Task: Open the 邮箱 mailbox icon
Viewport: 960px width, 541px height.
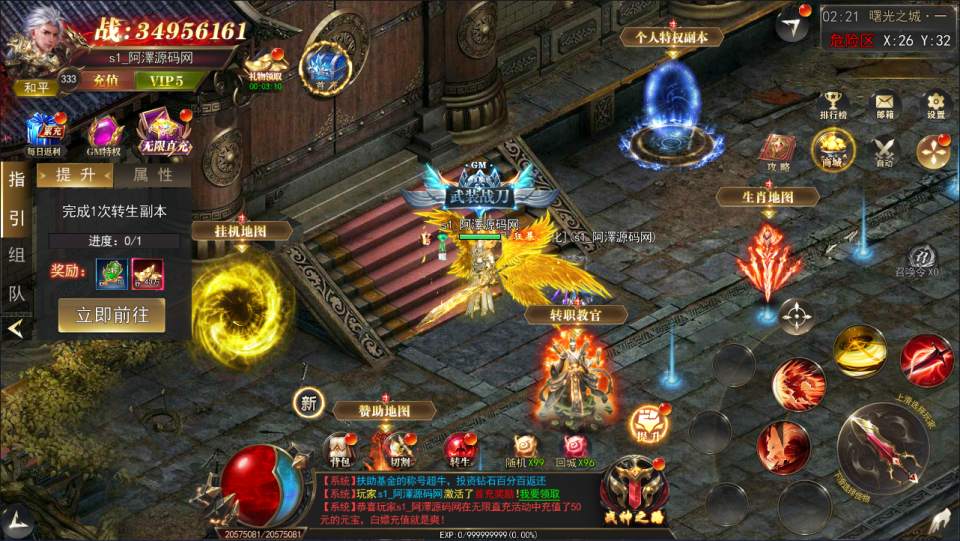Action: point(884,104)
